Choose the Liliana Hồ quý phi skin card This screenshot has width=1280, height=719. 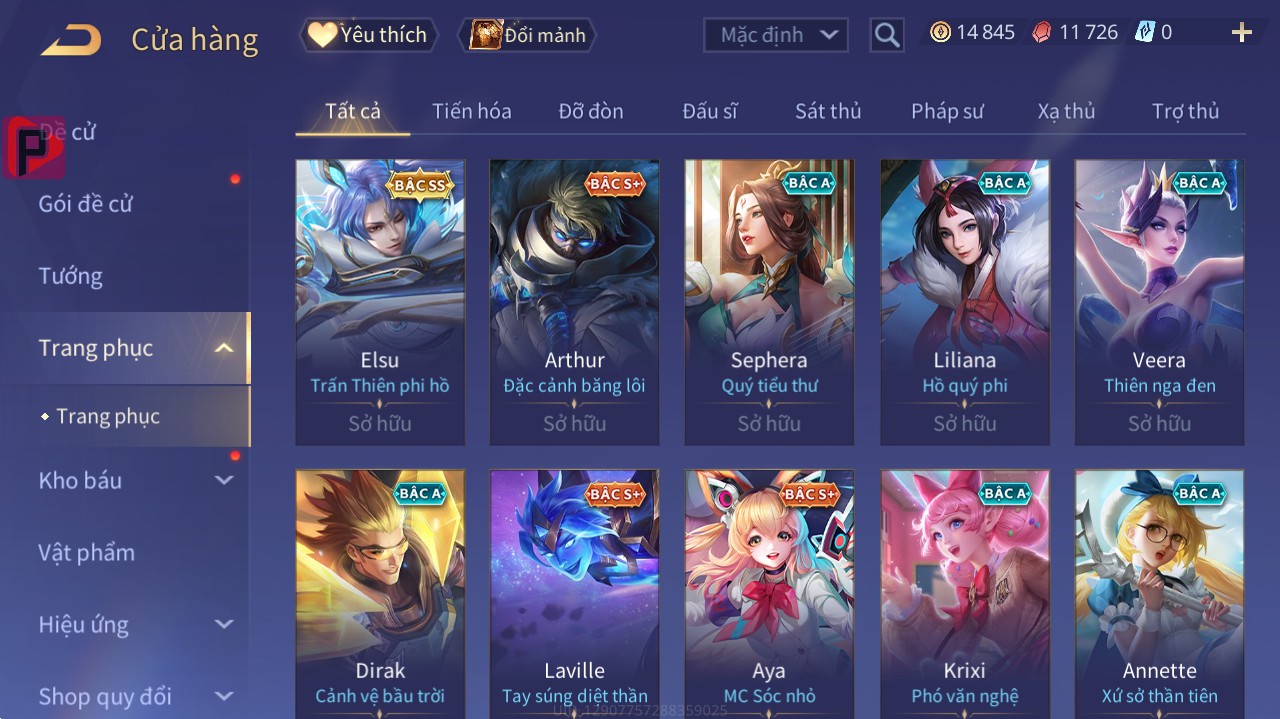(x=965, y=300)
